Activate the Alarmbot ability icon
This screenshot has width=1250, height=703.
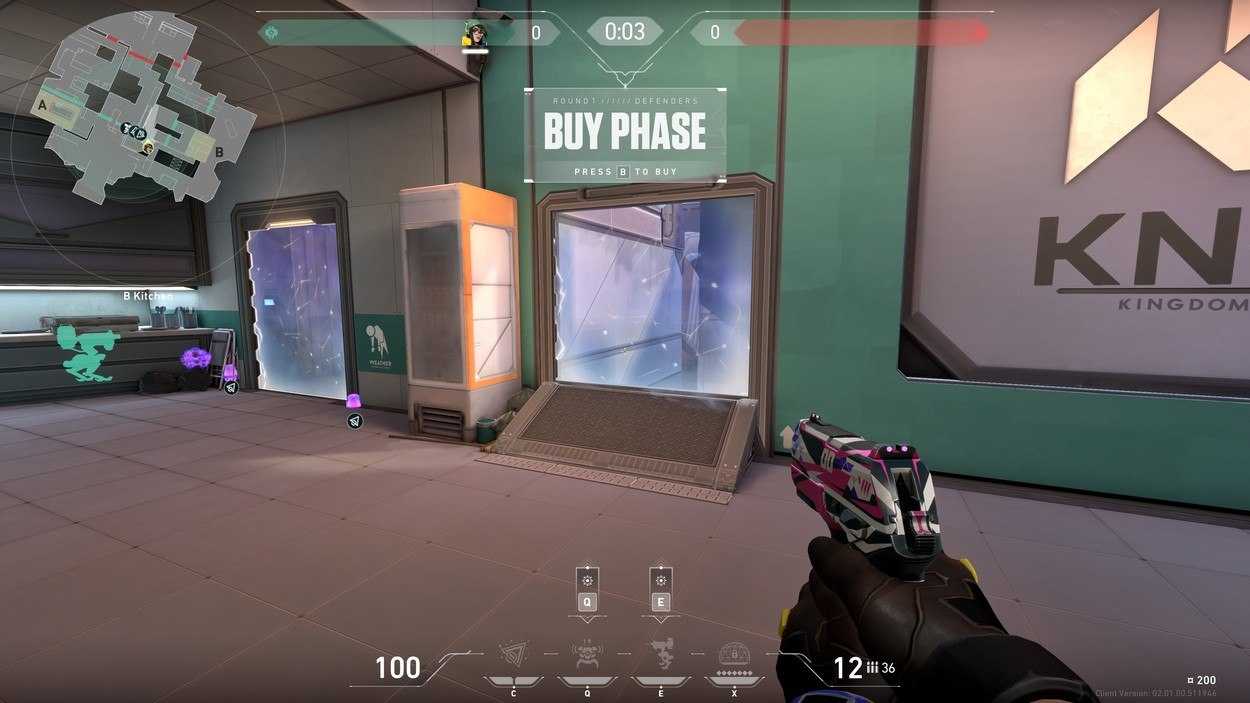pyautogui.click(x=587, y=655)
